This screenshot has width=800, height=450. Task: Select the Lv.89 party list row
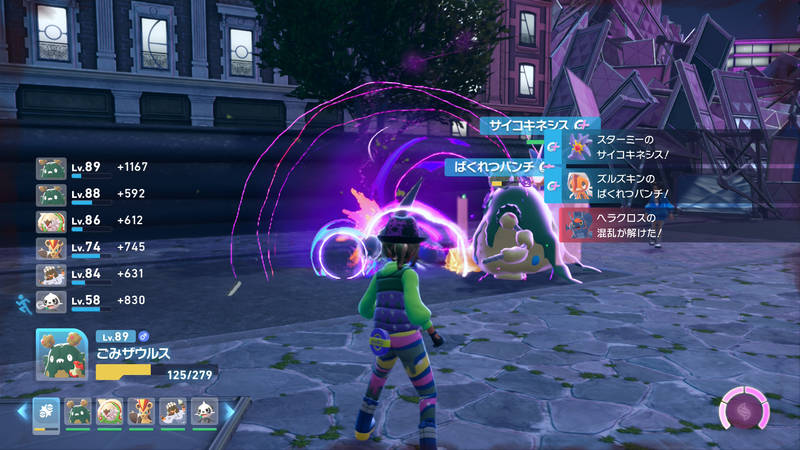click(x=90, y=167)
